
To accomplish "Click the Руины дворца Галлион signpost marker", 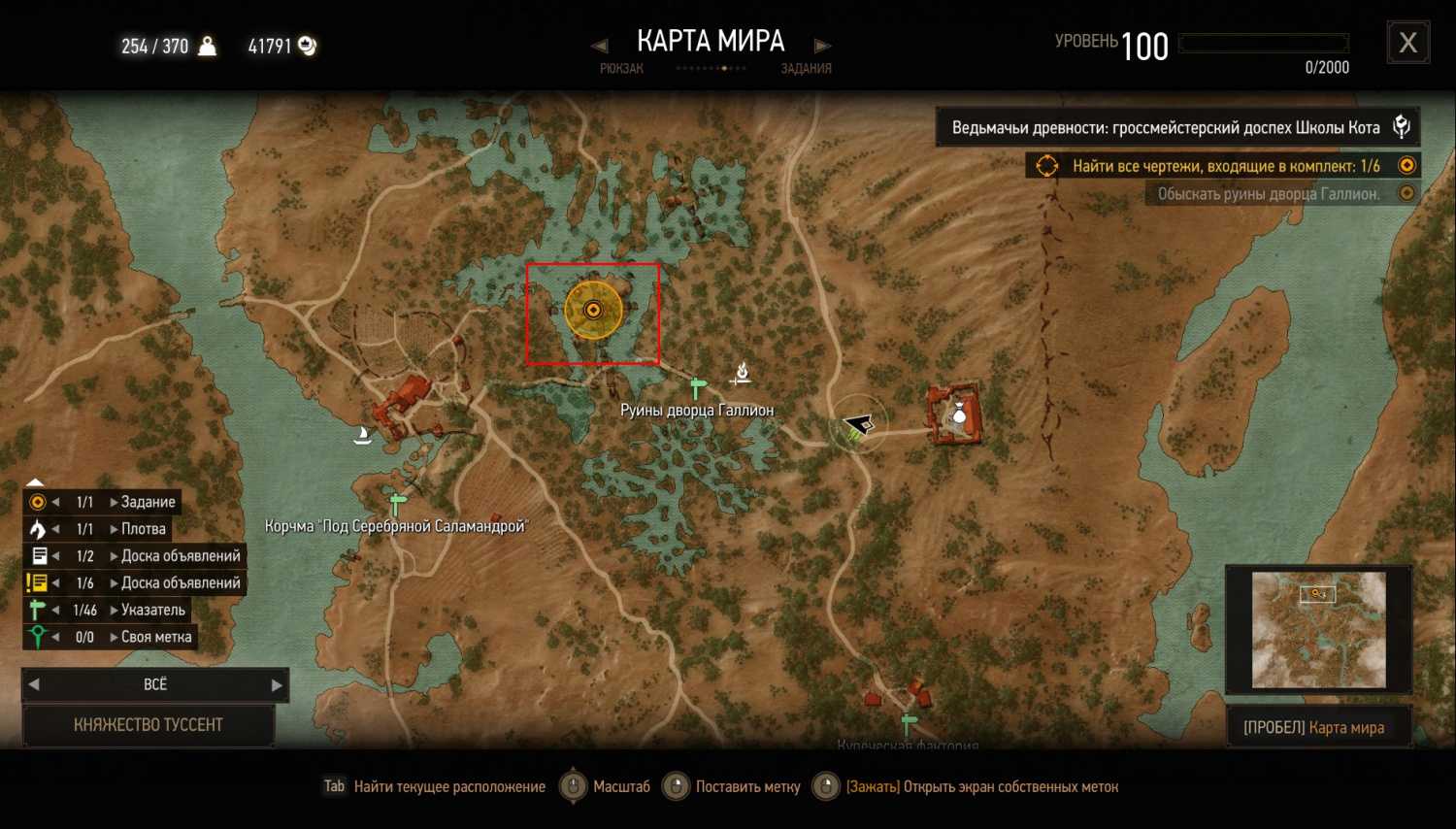I will pos(697,387).
